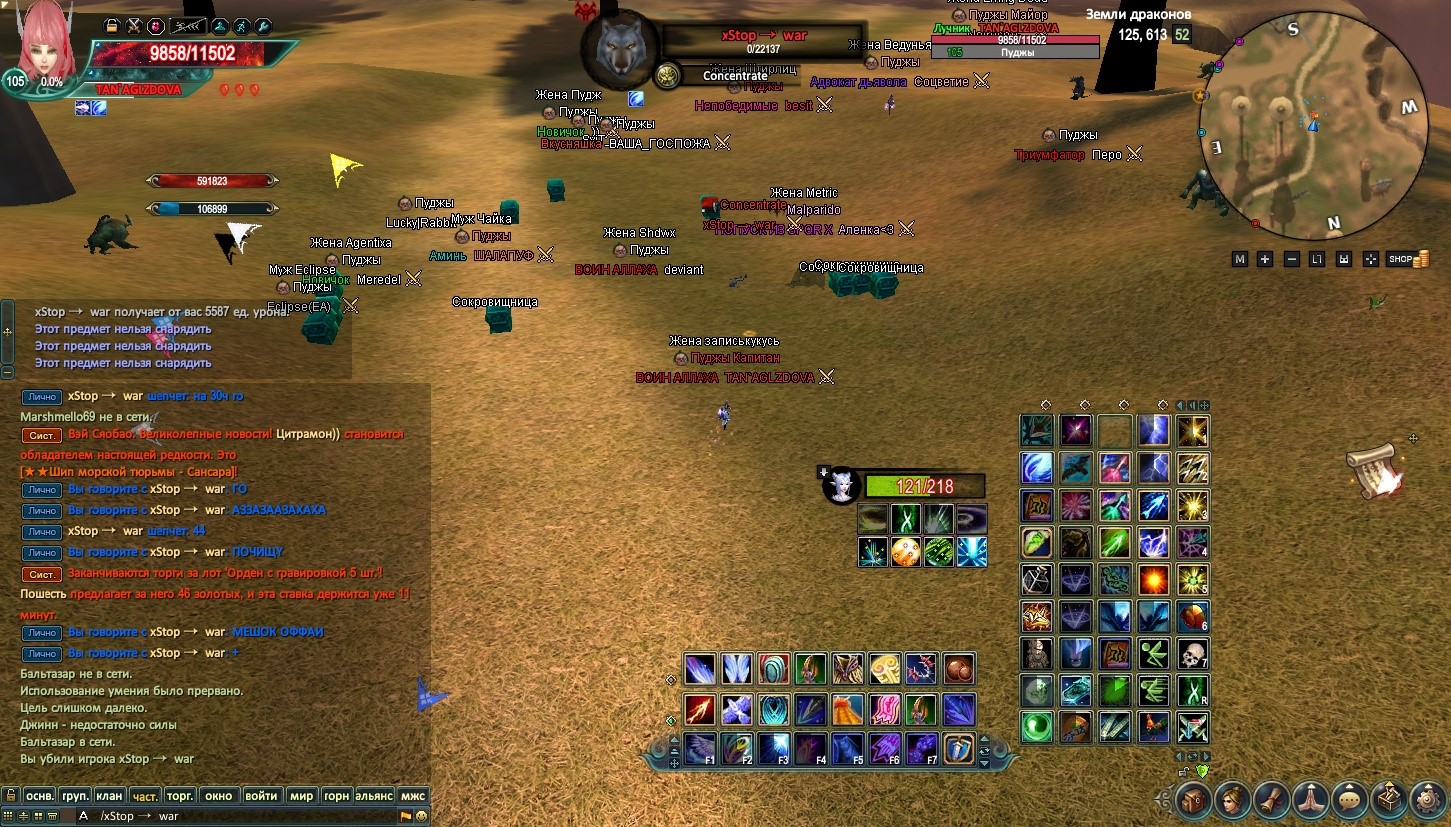
Task: Open the gear settings menu icon
Action: click(x=1428, y=801)
